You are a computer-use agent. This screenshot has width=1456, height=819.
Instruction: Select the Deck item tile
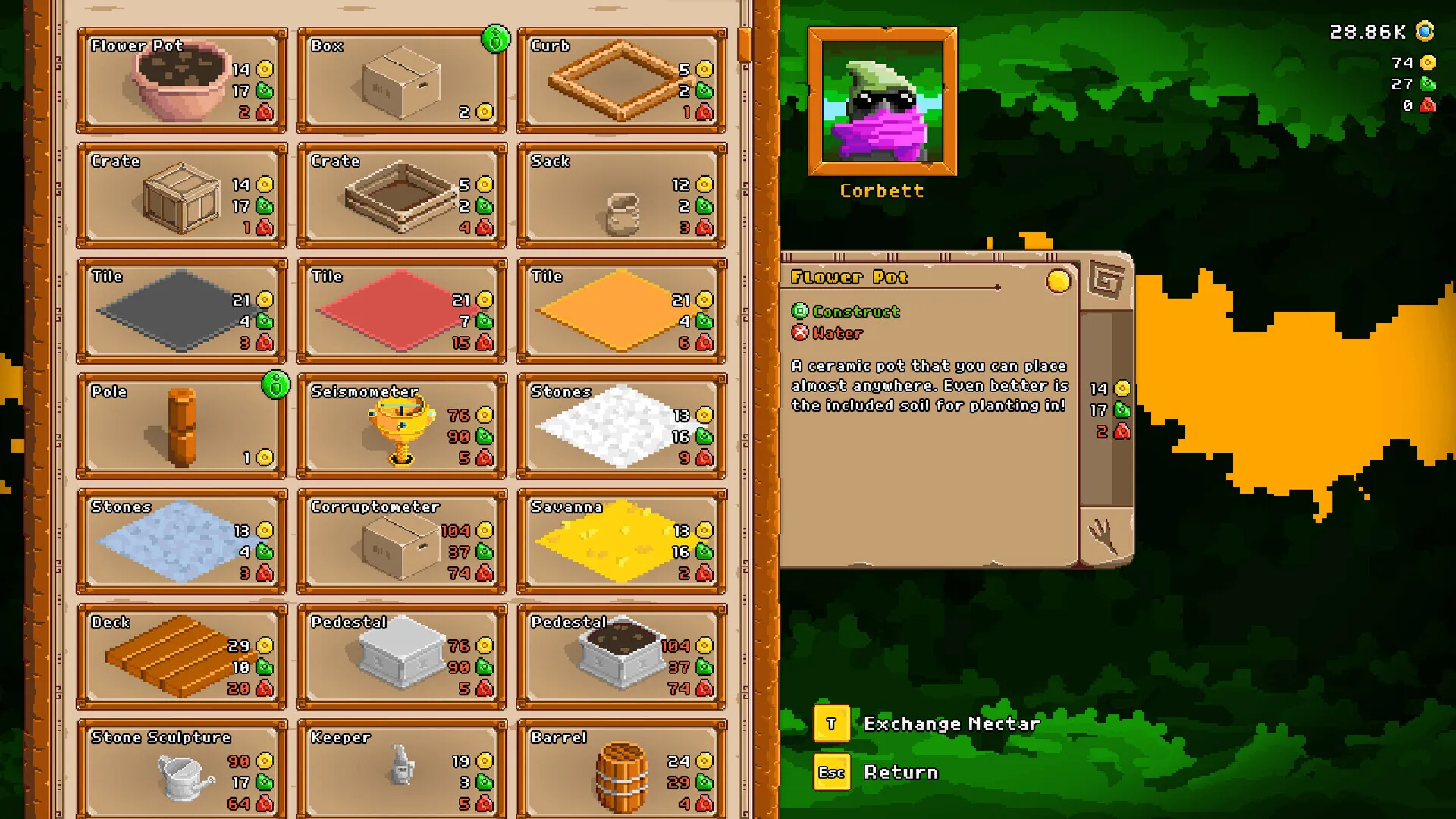pyautogui.click(x=182, y=657)
